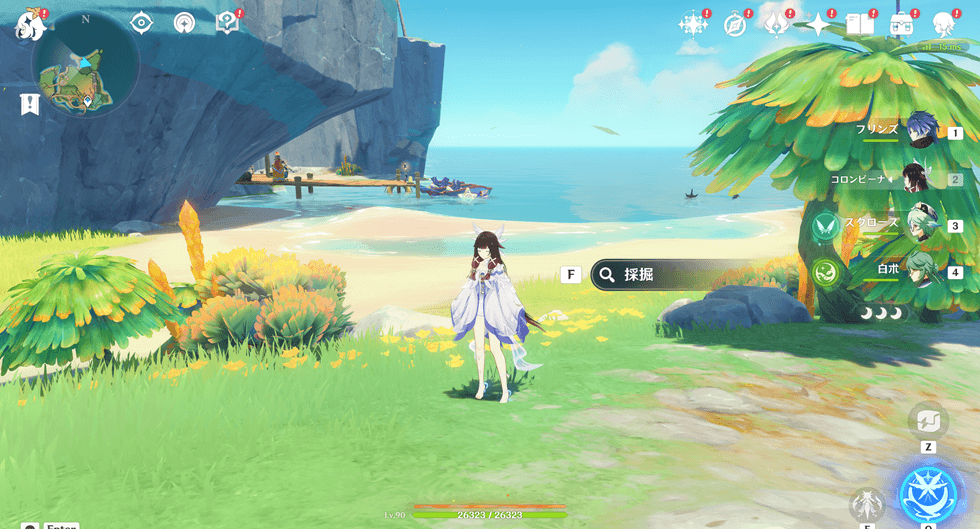Viewport: 980px width, 529px height.
Task: Open the Paimon menu
Action: coord(28,23)
